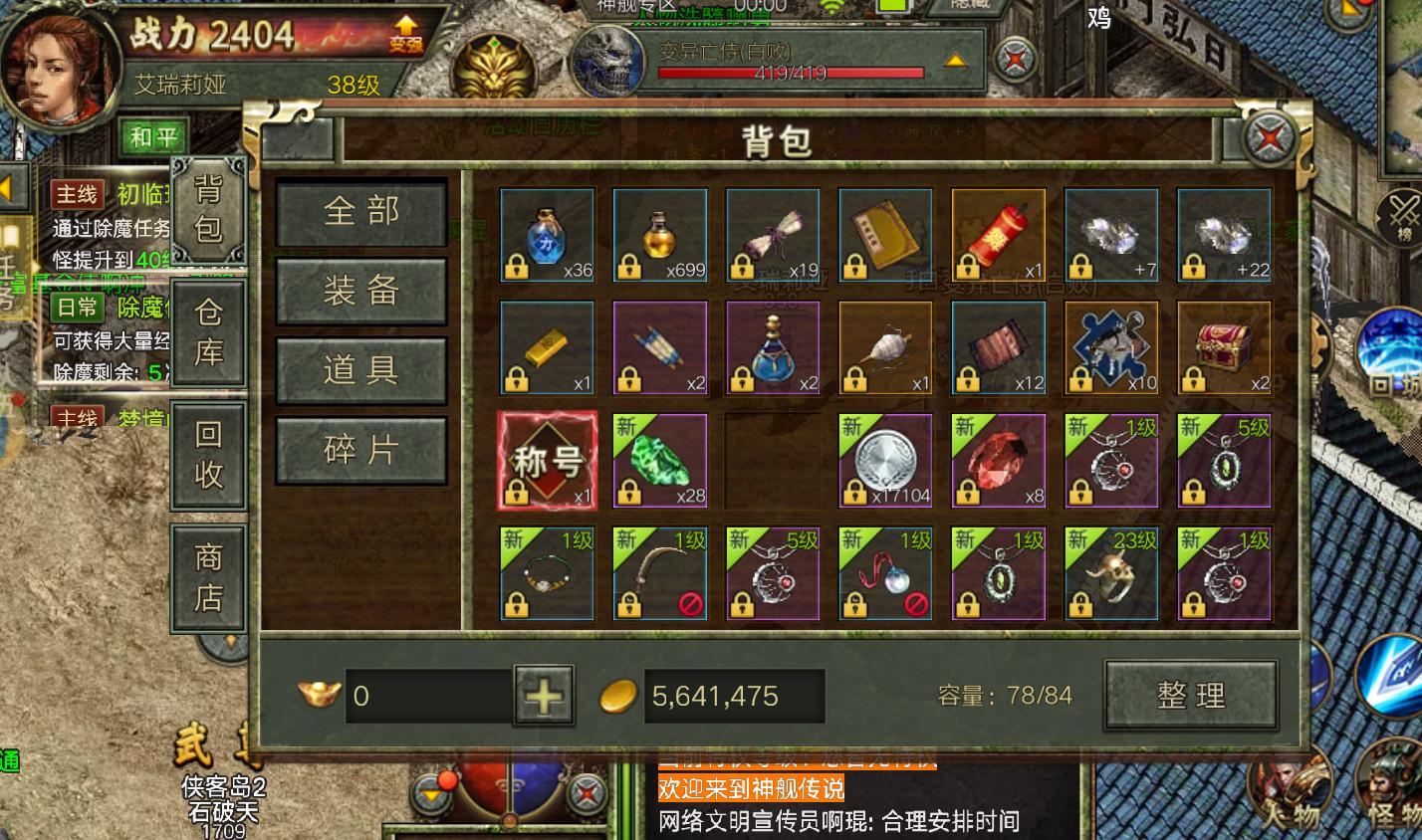The width and height of the screenshot is (1422, 840).
Task: Select the green gemstone item stack x28
Action: coord(659,460)
